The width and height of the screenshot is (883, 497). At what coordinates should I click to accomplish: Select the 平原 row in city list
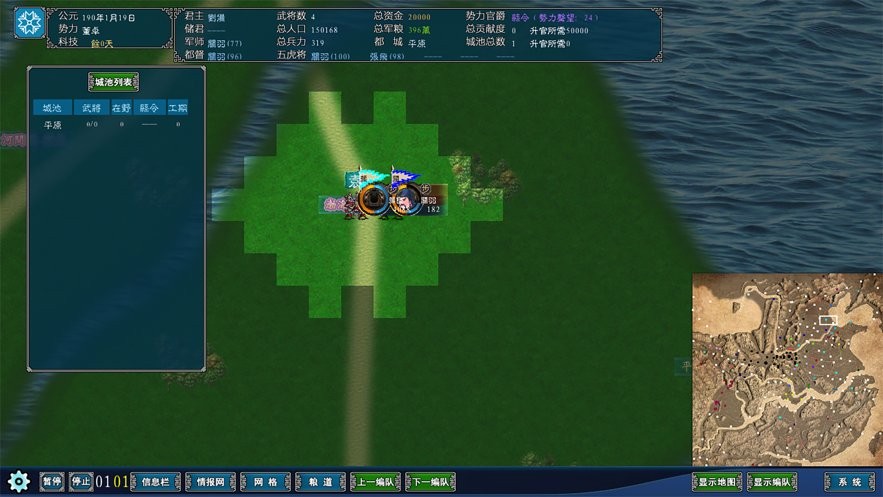(x=52, y=125)
